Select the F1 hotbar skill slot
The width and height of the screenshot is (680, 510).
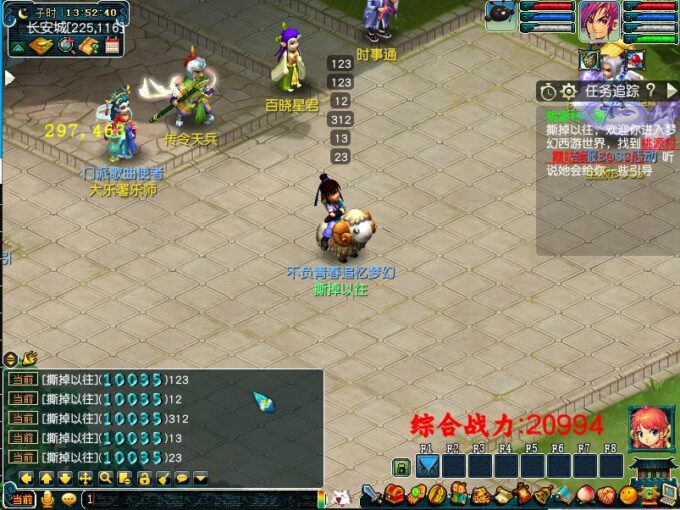click(427, 466)
